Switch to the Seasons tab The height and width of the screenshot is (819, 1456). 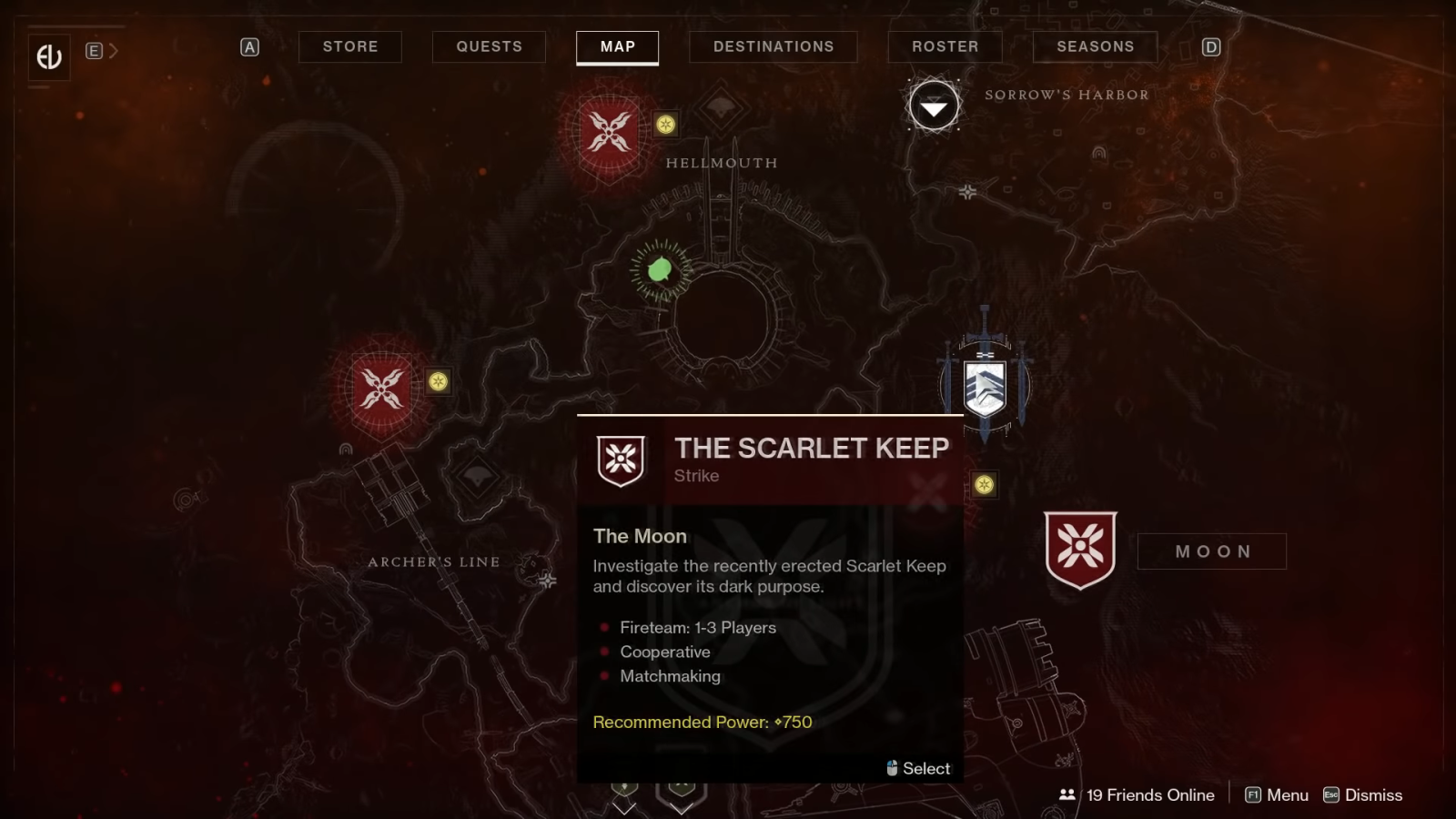click(x=1095, y=46)
